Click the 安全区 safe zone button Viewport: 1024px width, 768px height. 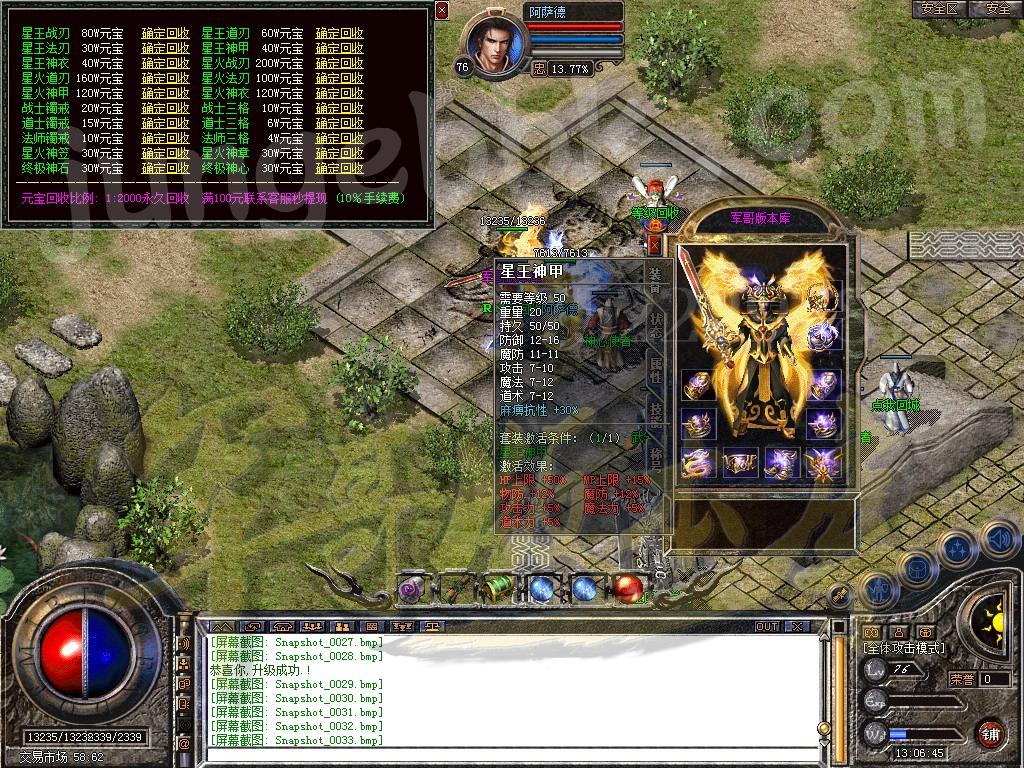click(x=940, y=9)
